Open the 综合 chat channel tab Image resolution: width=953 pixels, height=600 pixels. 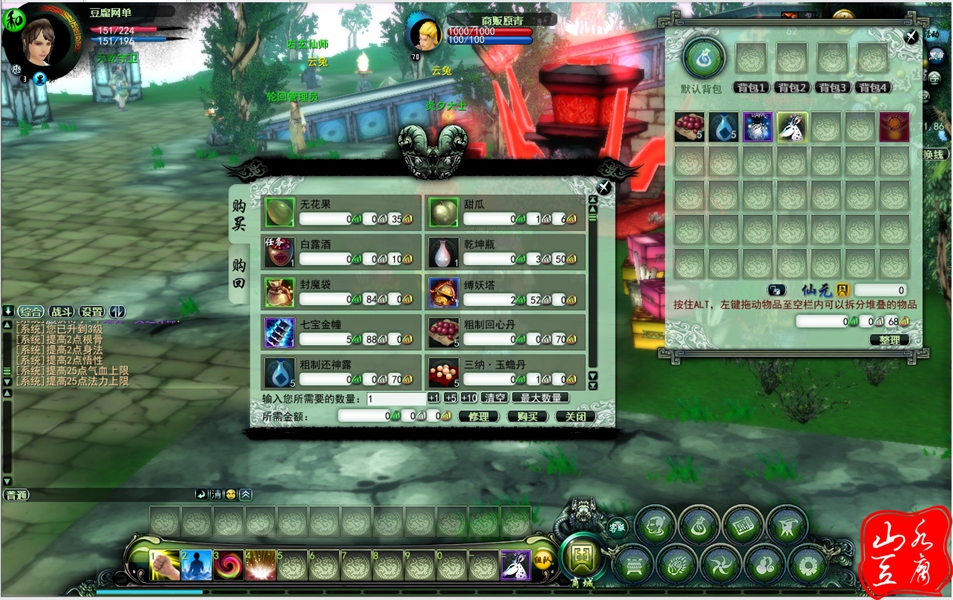31,311
